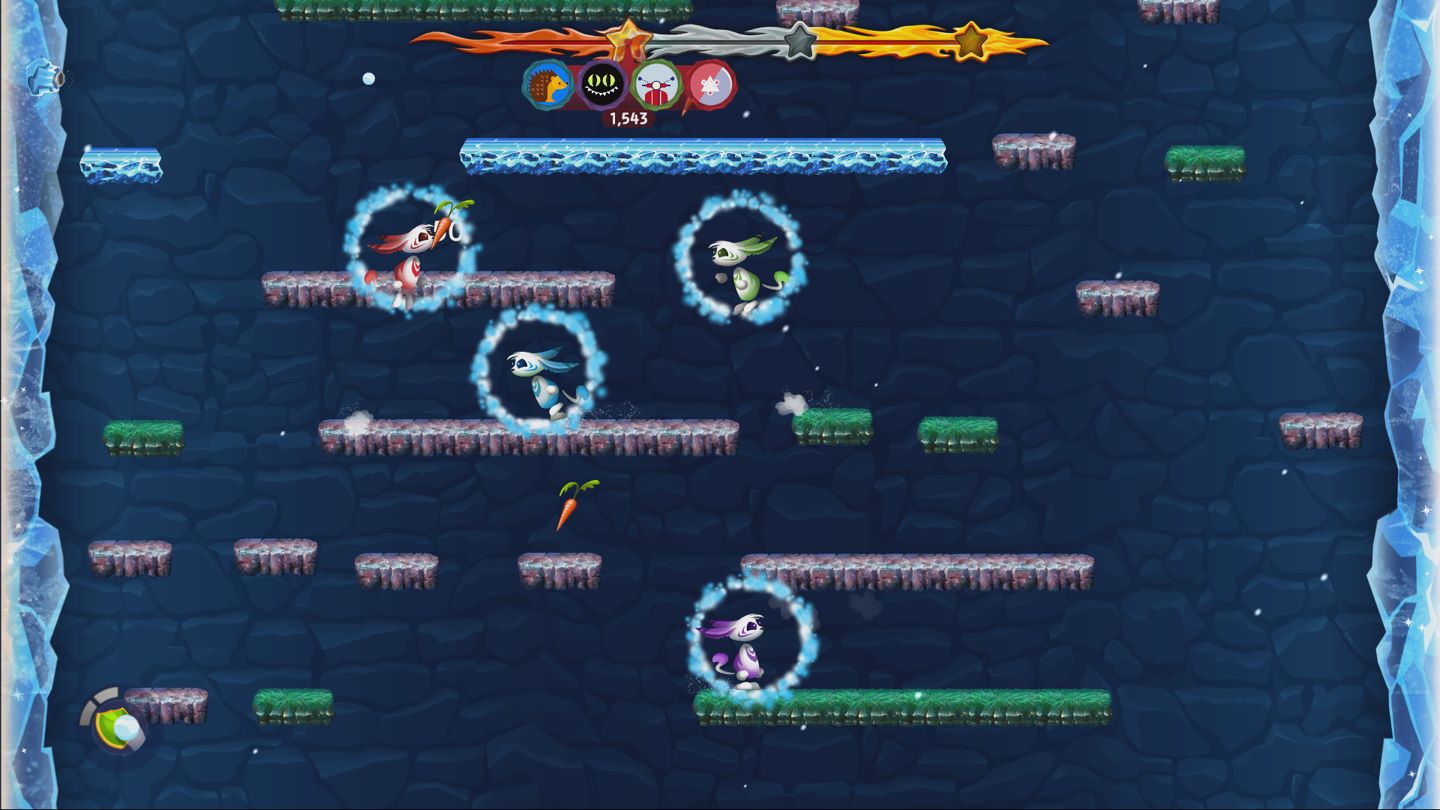Click the purple bunny near the bottom

[748, 650]
